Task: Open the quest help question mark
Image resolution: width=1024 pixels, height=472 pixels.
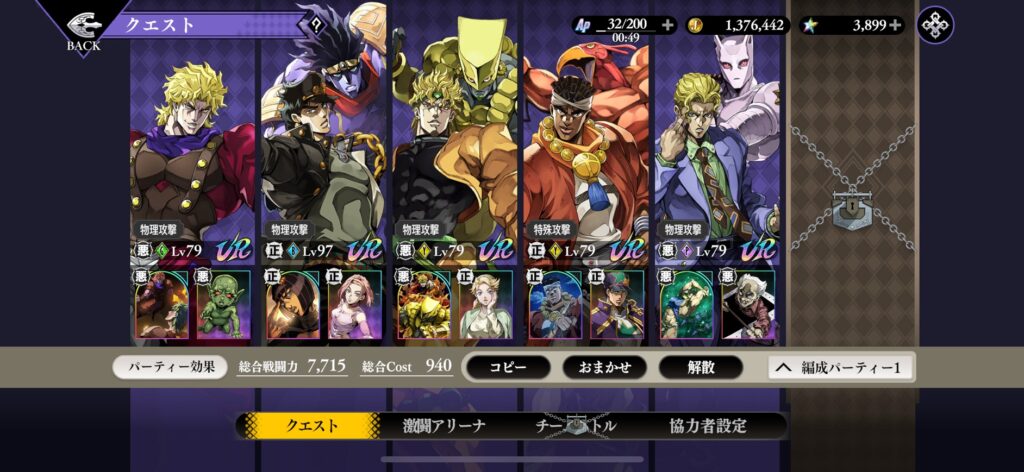Action: (x=317, y=26)
